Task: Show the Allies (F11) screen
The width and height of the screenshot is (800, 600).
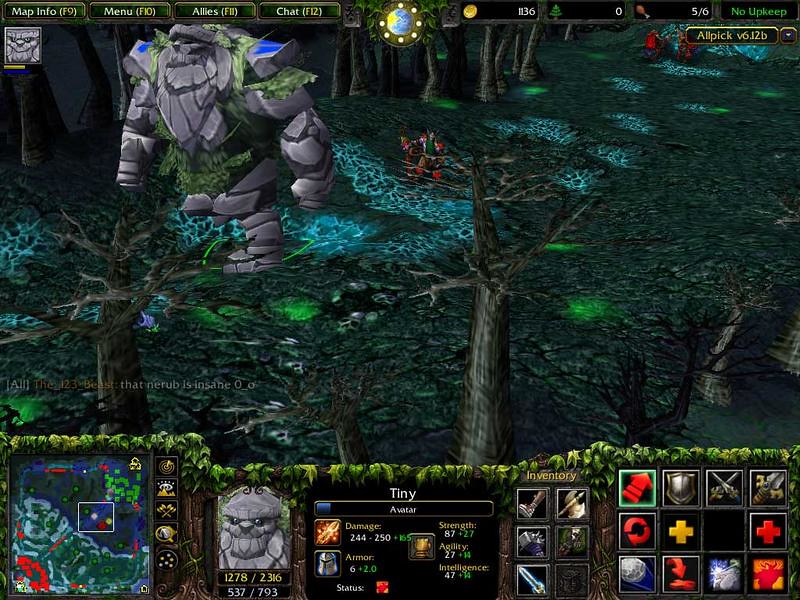Action: (213, 12)
